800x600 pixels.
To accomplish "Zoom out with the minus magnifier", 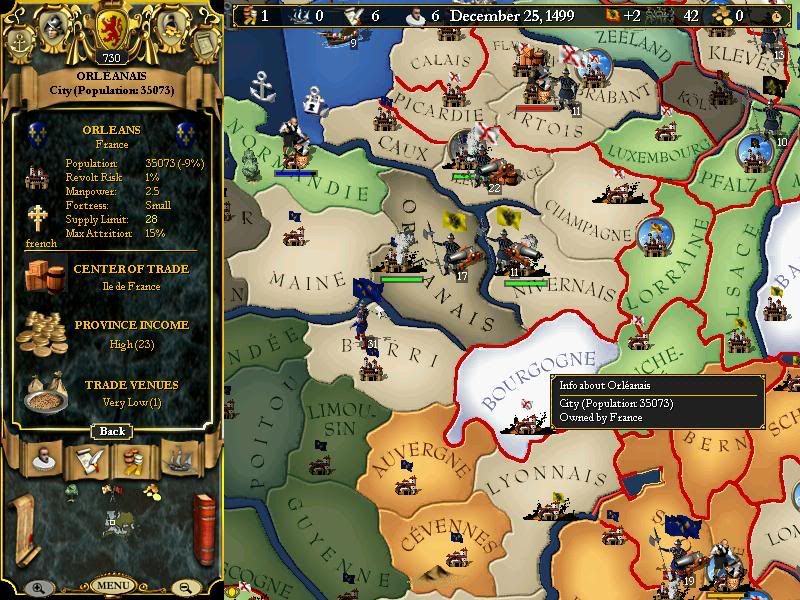I will tap(186, 587).
